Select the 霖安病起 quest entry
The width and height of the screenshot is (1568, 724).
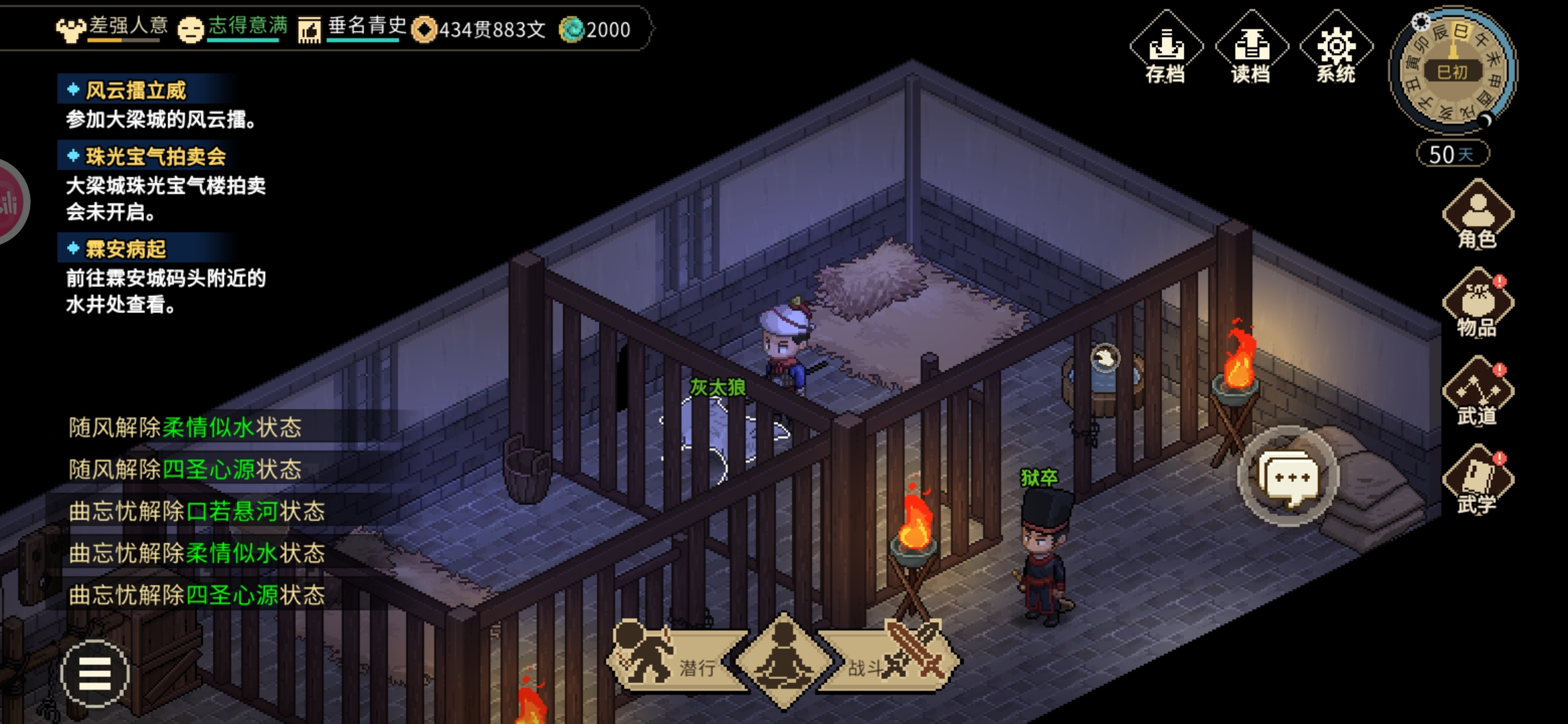point(126,249)
